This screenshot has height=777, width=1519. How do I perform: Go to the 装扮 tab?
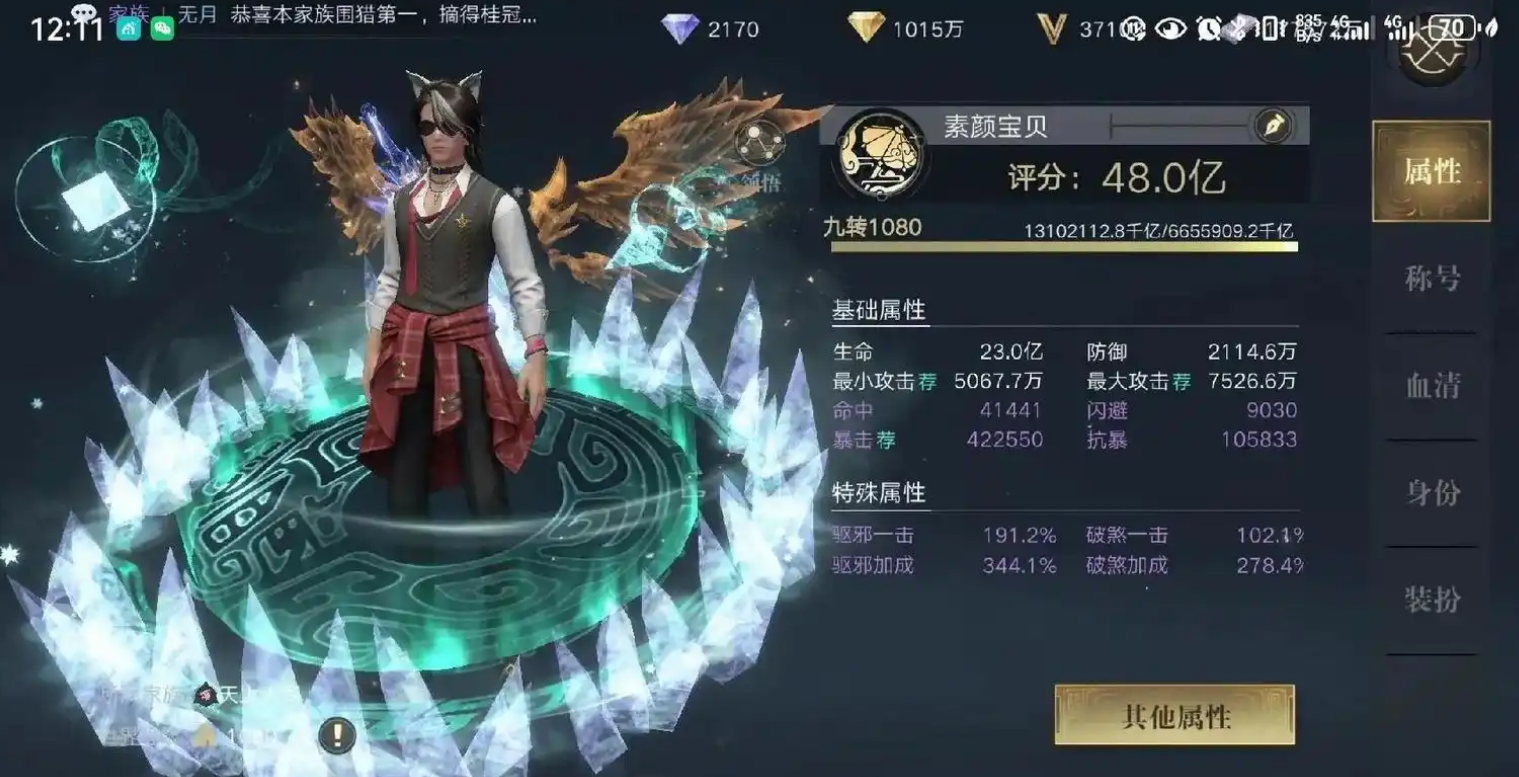coord(1431,600)
